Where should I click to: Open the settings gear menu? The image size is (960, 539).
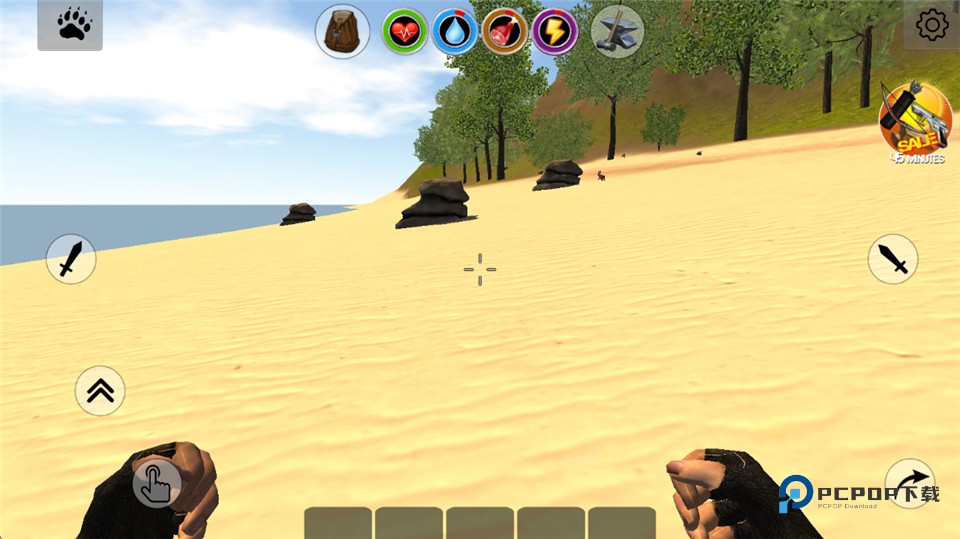932,25
